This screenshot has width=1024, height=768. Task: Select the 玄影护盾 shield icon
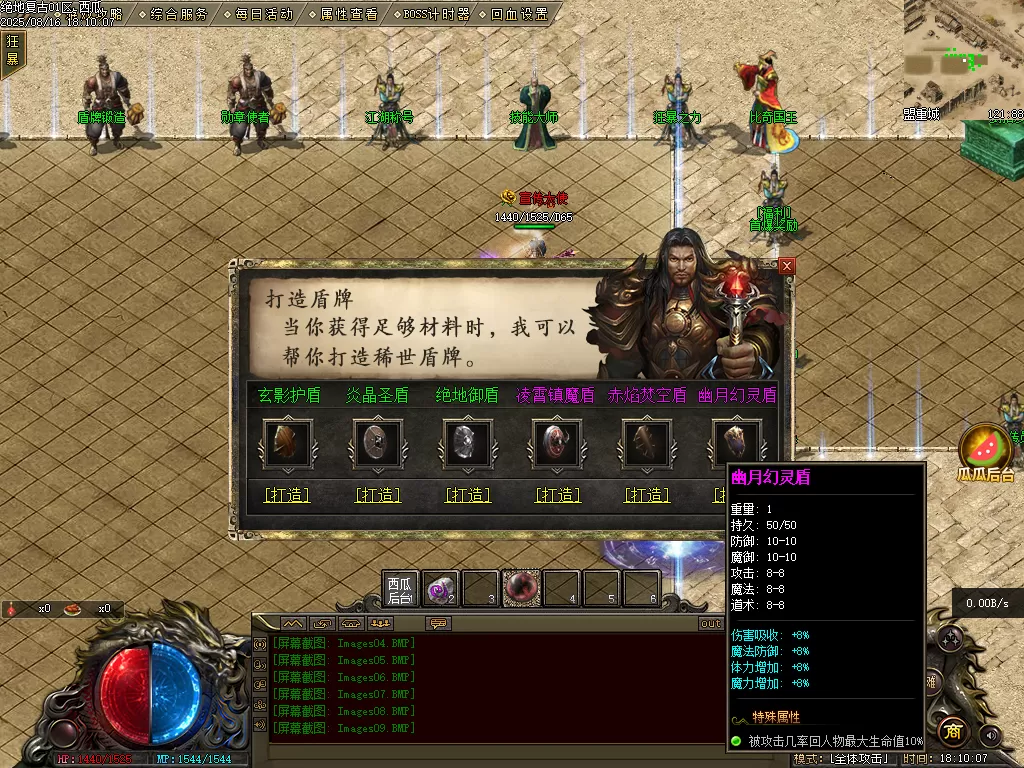click(287, 443)
